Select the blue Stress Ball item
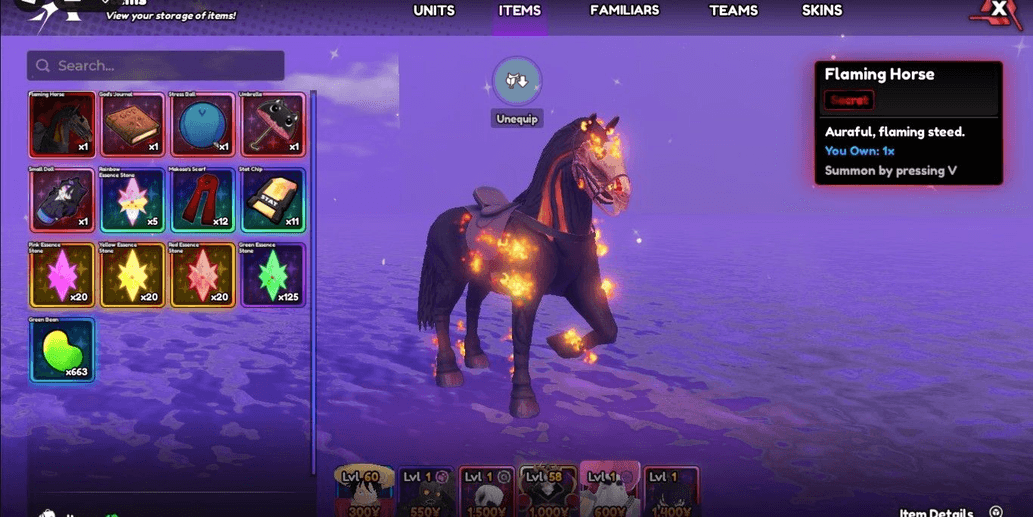The height and width of the screenshot is (517, 1033). [x=203, y=125]
